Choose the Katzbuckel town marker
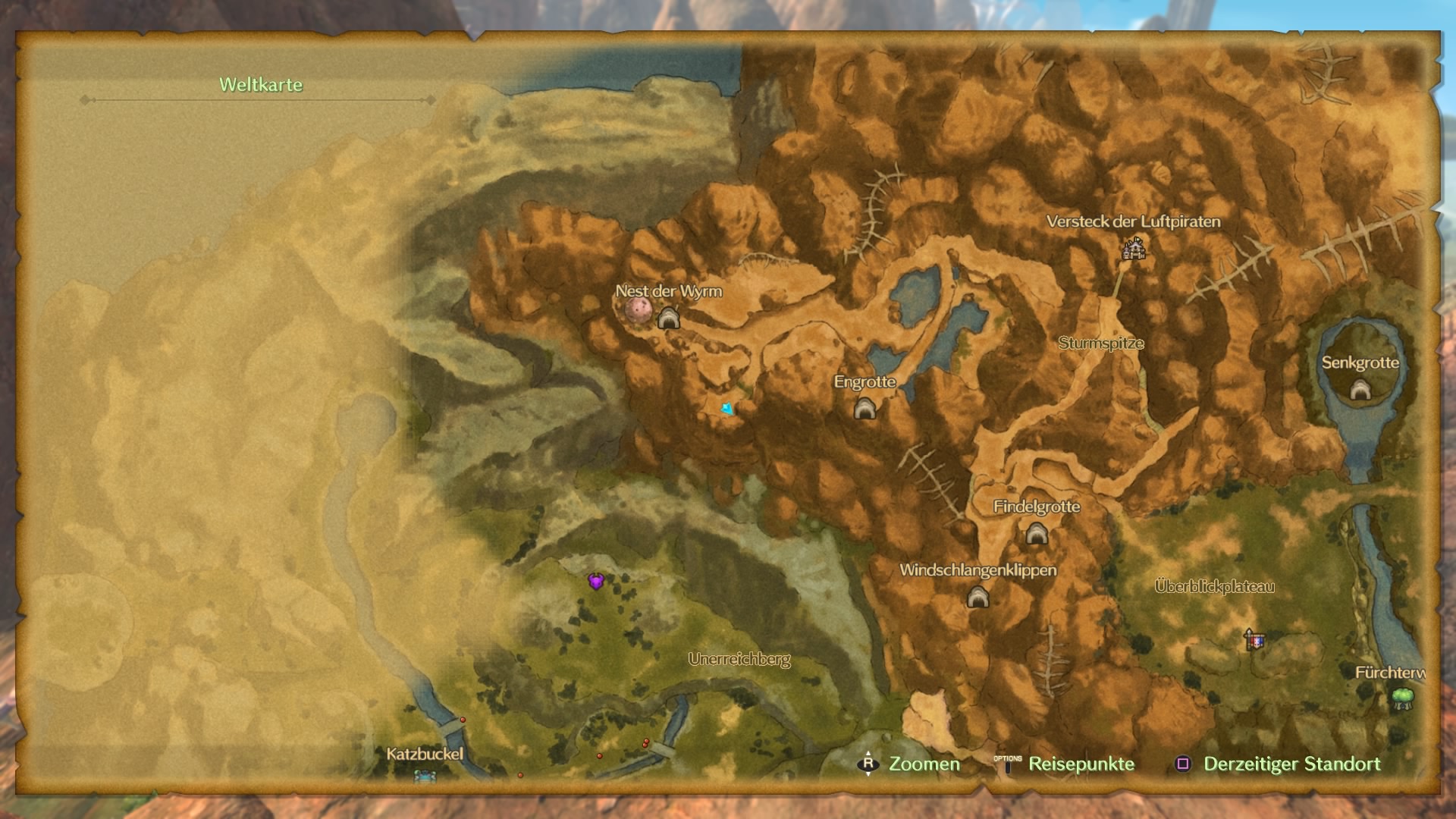 (425, 775)
